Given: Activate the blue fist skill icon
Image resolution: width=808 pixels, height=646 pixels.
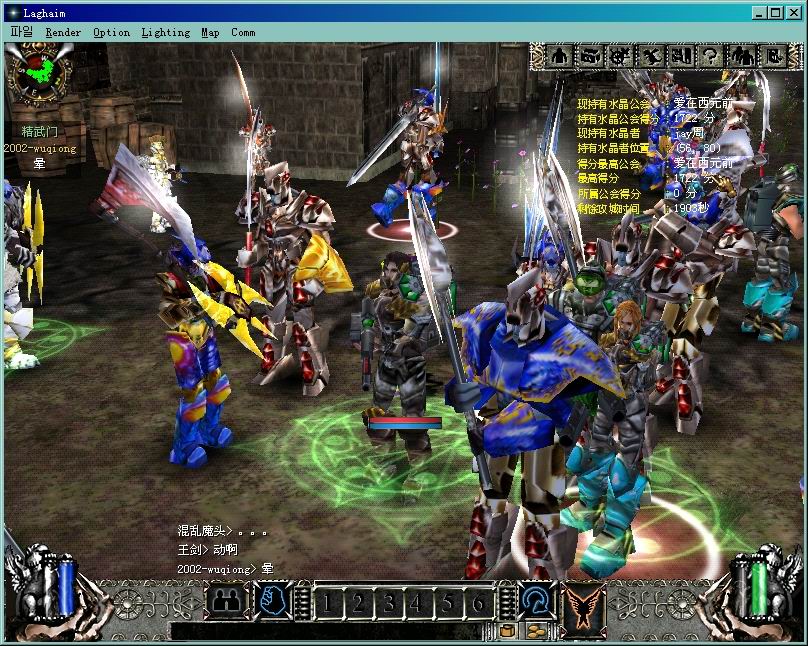Looking at the screenshot, I should [x=273, y=601].
